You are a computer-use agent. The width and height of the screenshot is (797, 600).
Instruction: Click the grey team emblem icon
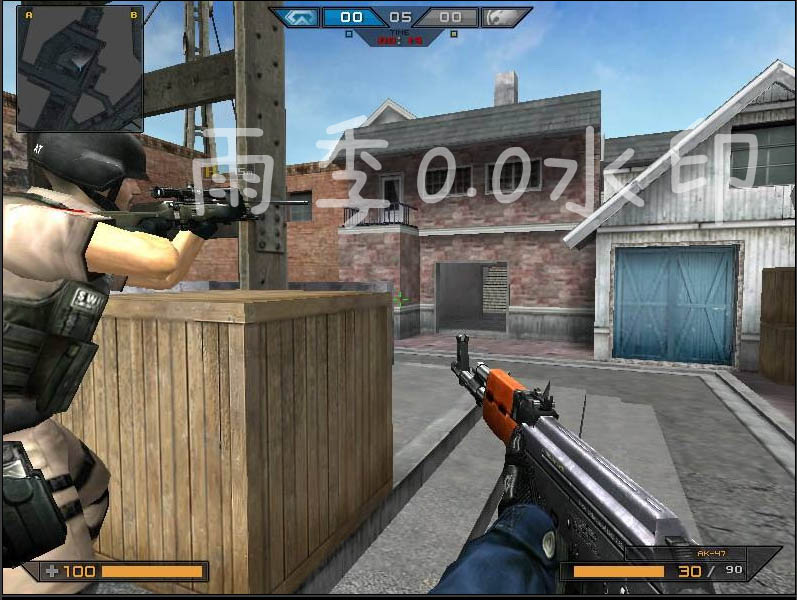(502, 17)
